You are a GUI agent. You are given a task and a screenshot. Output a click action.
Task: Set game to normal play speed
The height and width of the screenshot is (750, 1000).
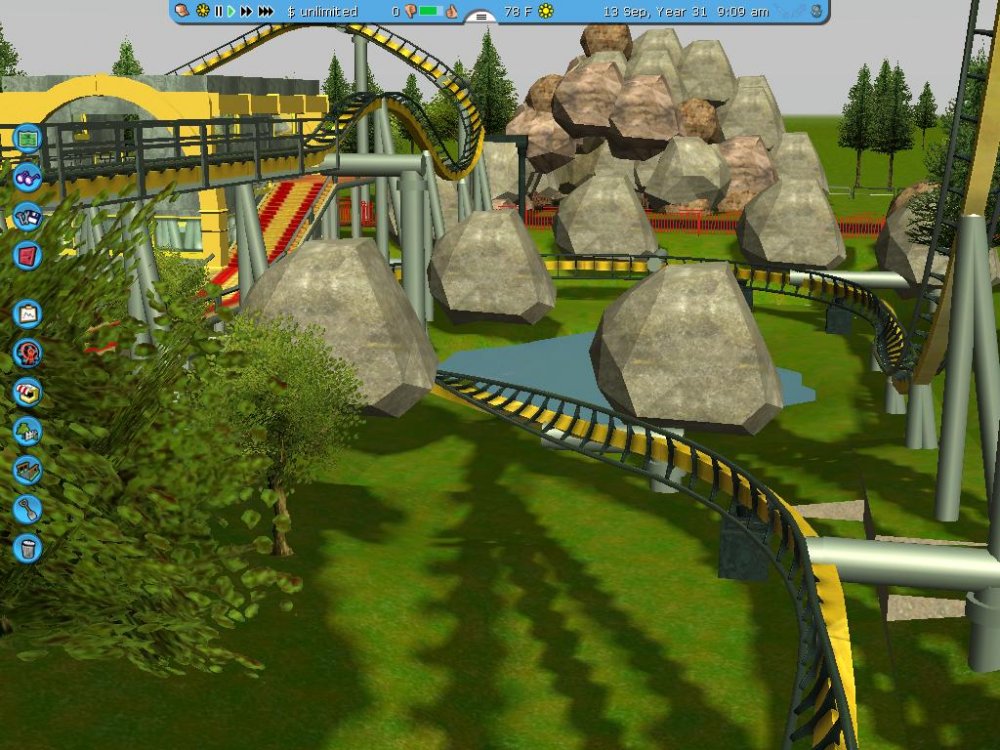(231, 11)
